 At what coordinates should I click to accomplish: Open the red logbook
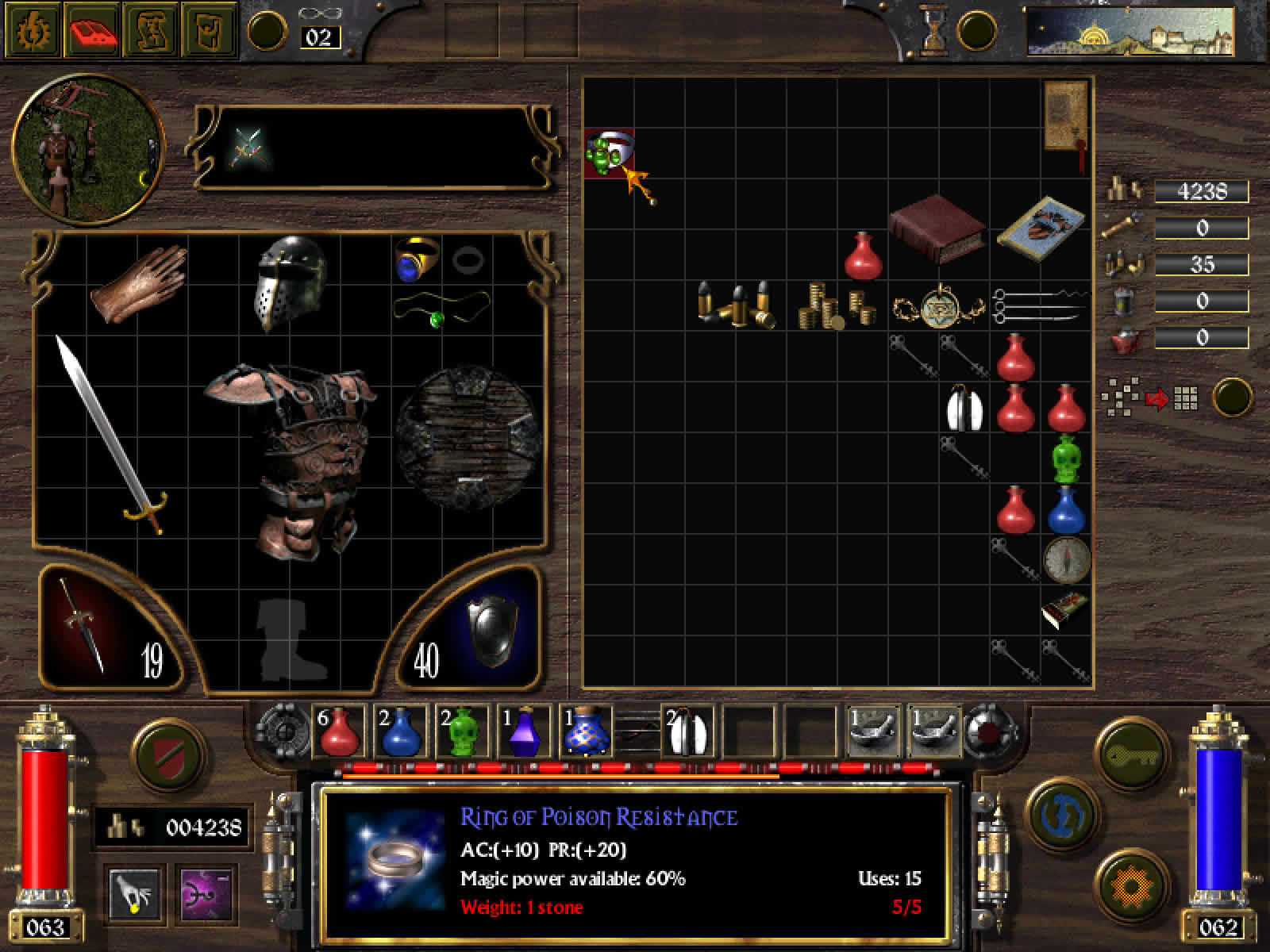point(91,31)
